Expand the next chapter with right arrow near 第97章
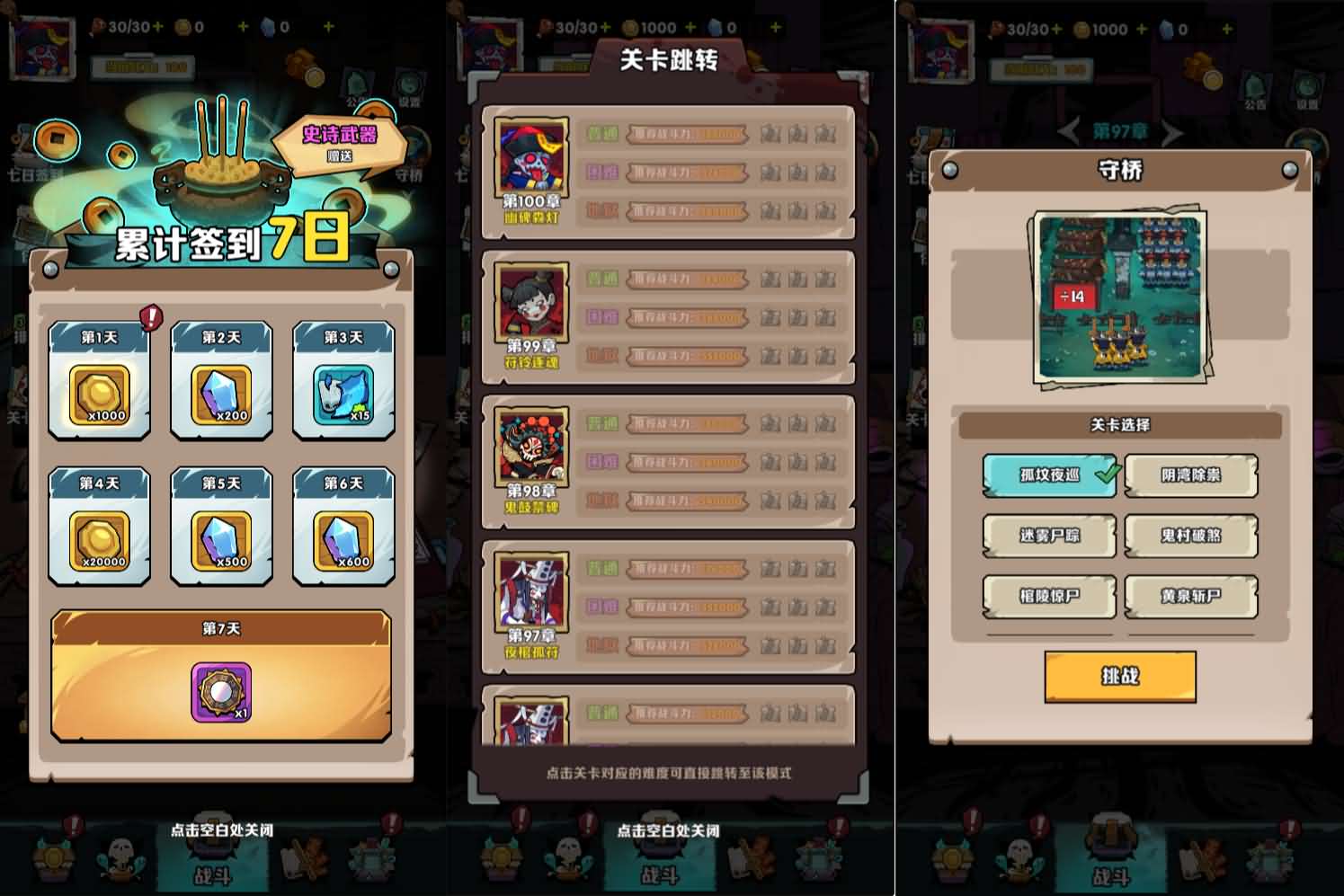The height and width of the screenshot is (896, 1344). pos(1174,131)
